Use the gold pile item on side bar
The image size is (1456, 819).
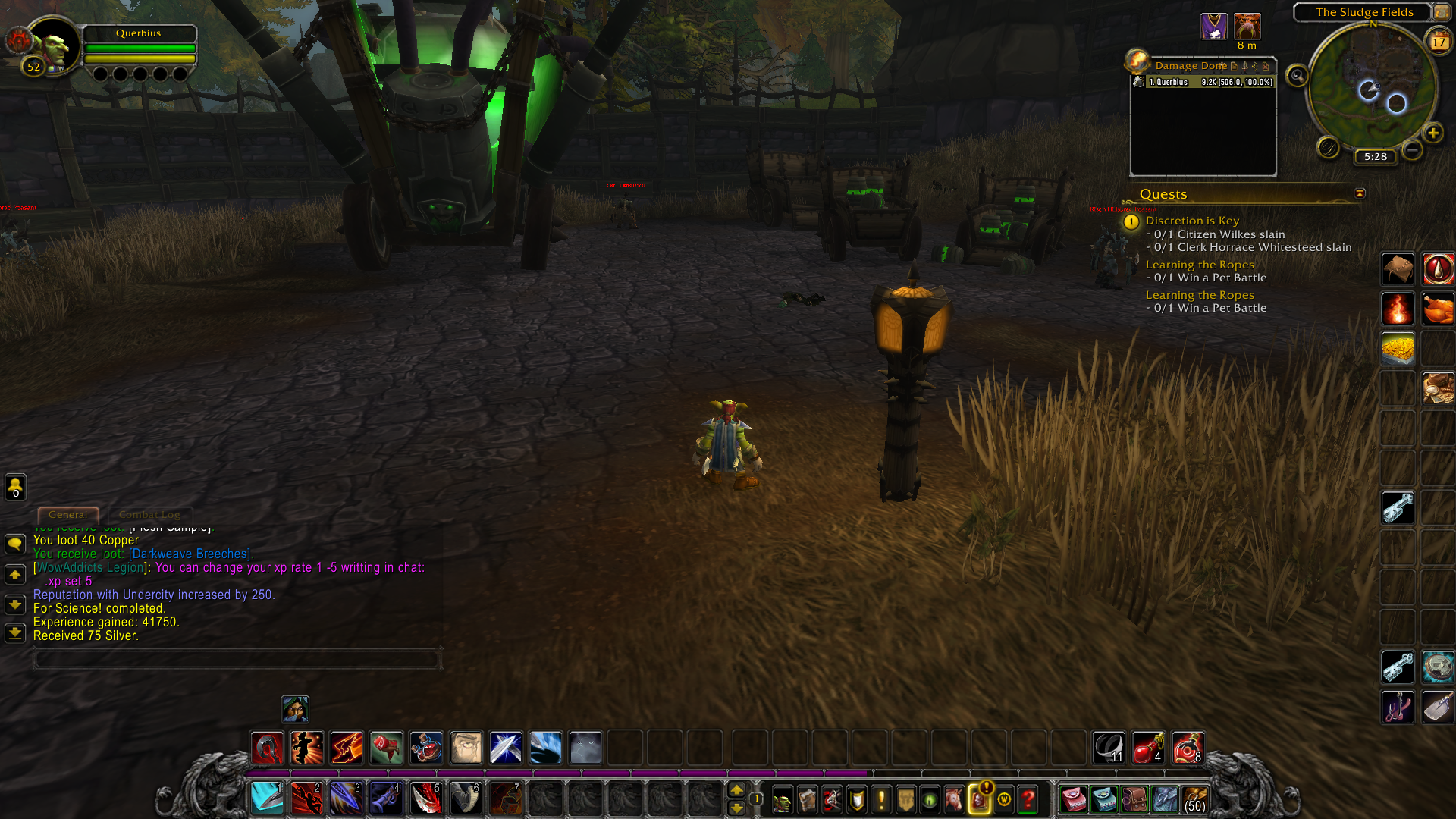coord(1398,349)
